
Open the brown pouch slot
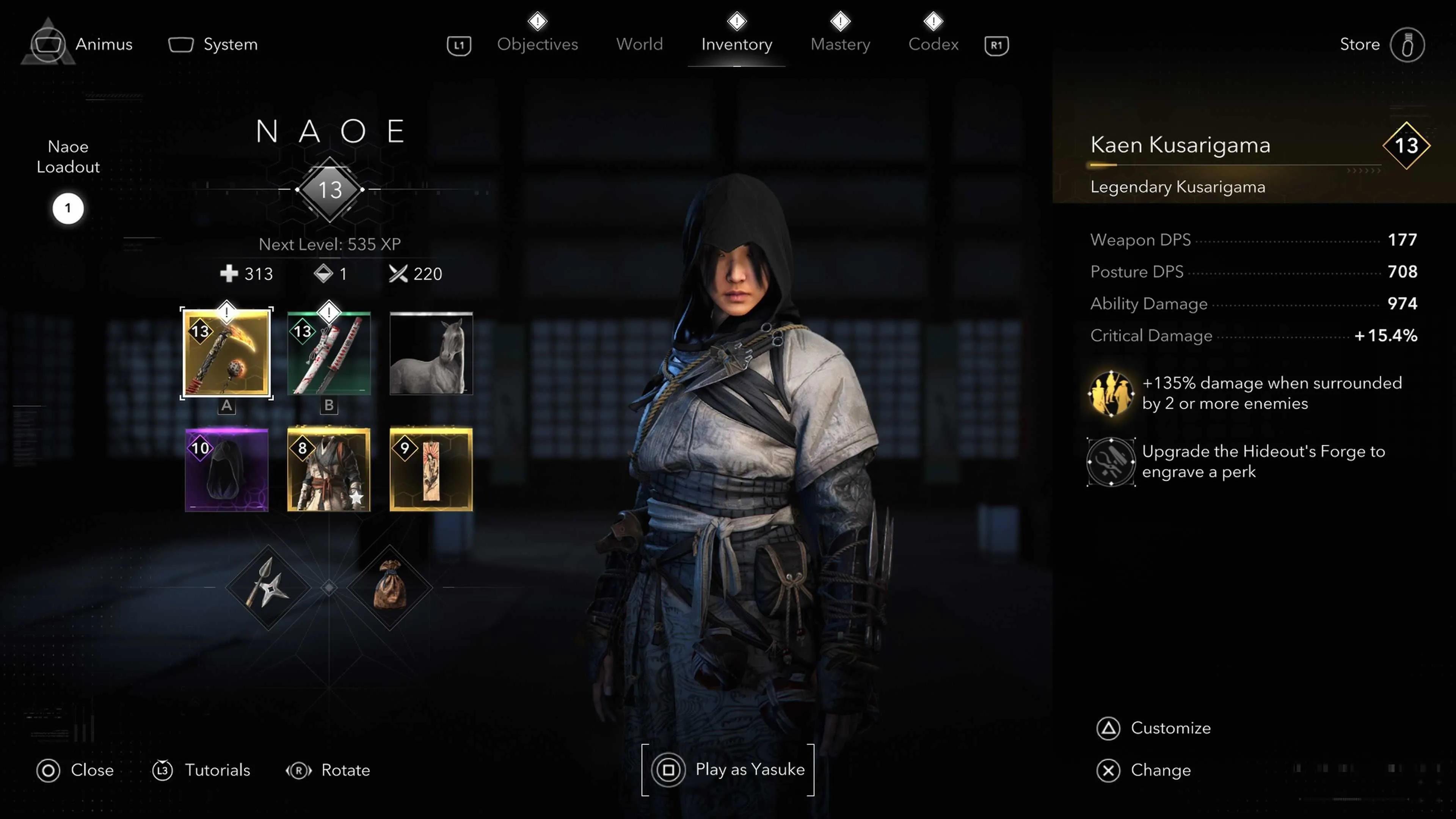pos(389,587)
